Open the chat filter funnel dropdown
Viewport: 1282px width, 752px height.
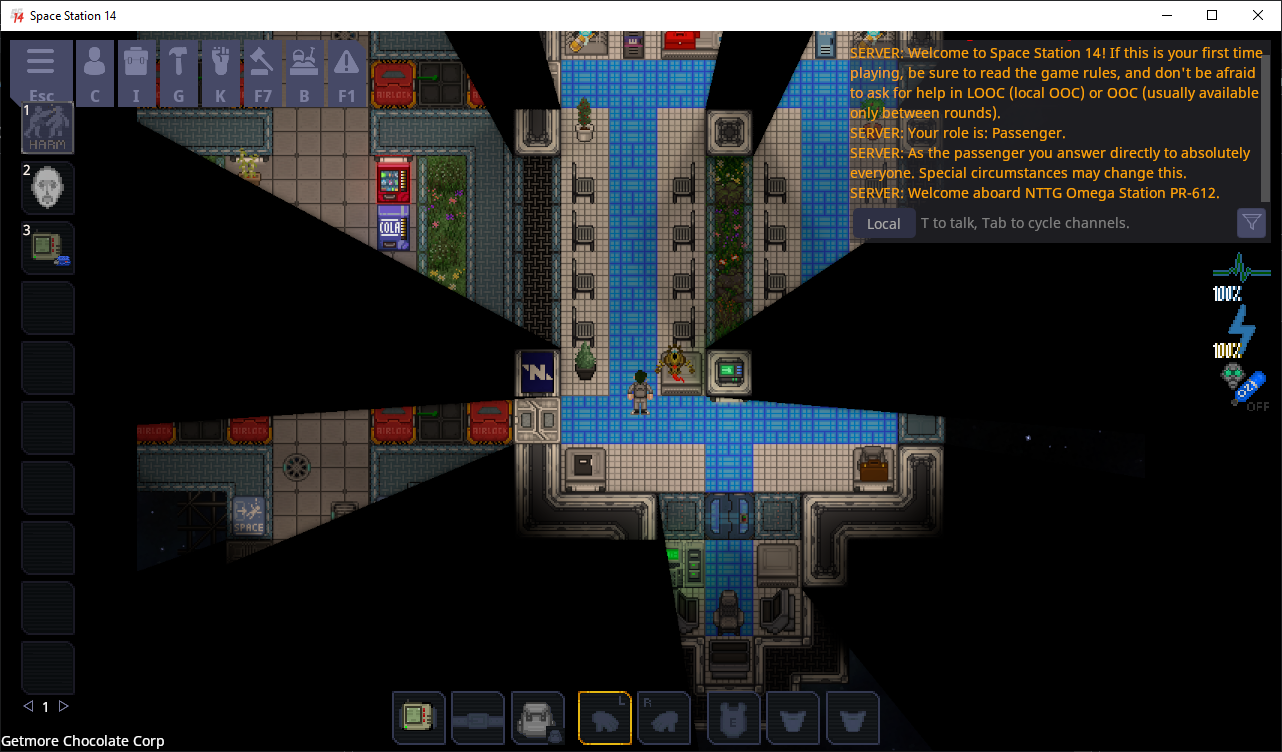(1251, 223)
